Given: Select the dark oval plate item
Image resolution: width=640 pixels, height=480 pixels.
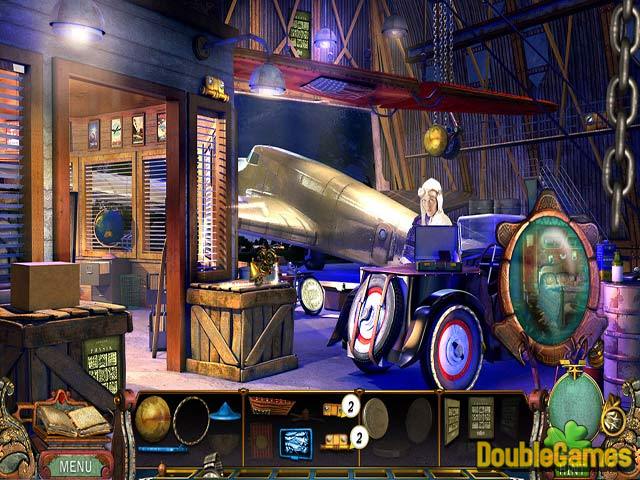Looking at the screenshot, I should point(419,414).
